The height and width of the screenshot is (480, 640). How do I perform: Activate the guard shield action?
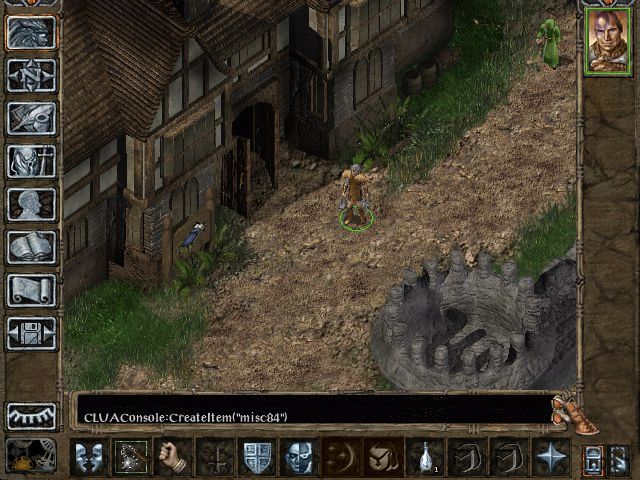coord(257,457)
